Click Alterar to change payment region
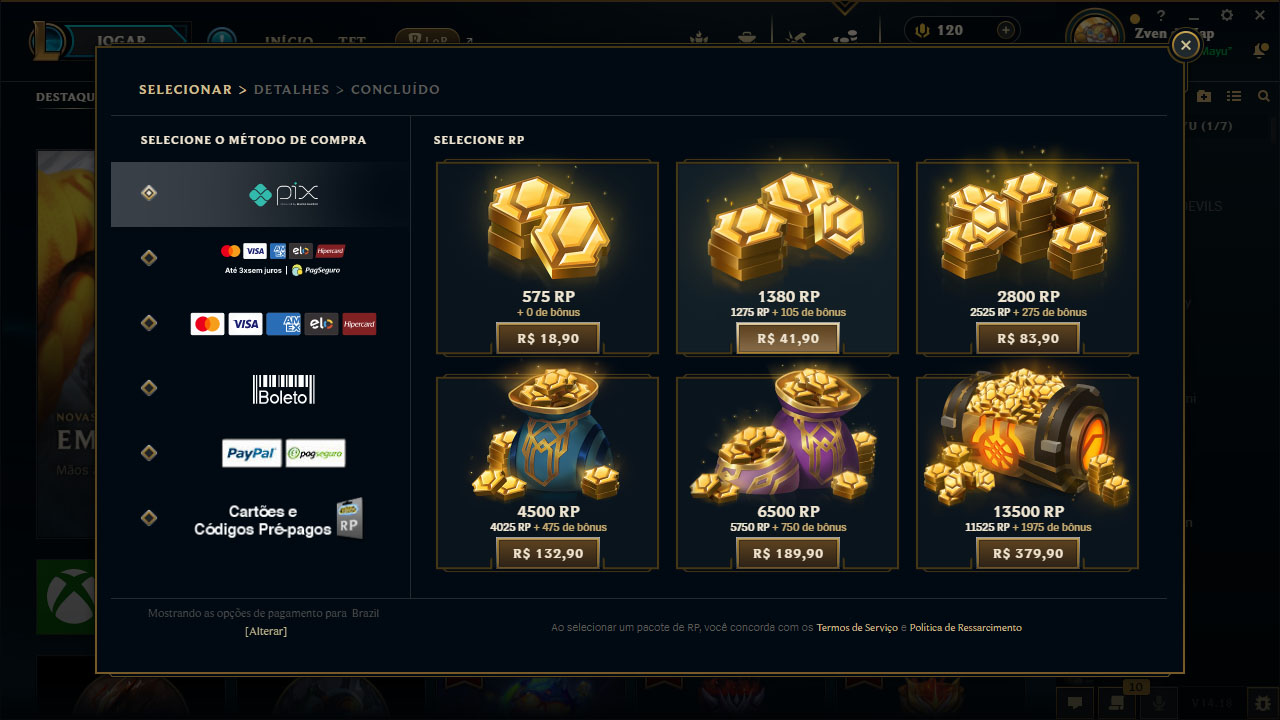The image size is (1280, 720). pos(265,631)
